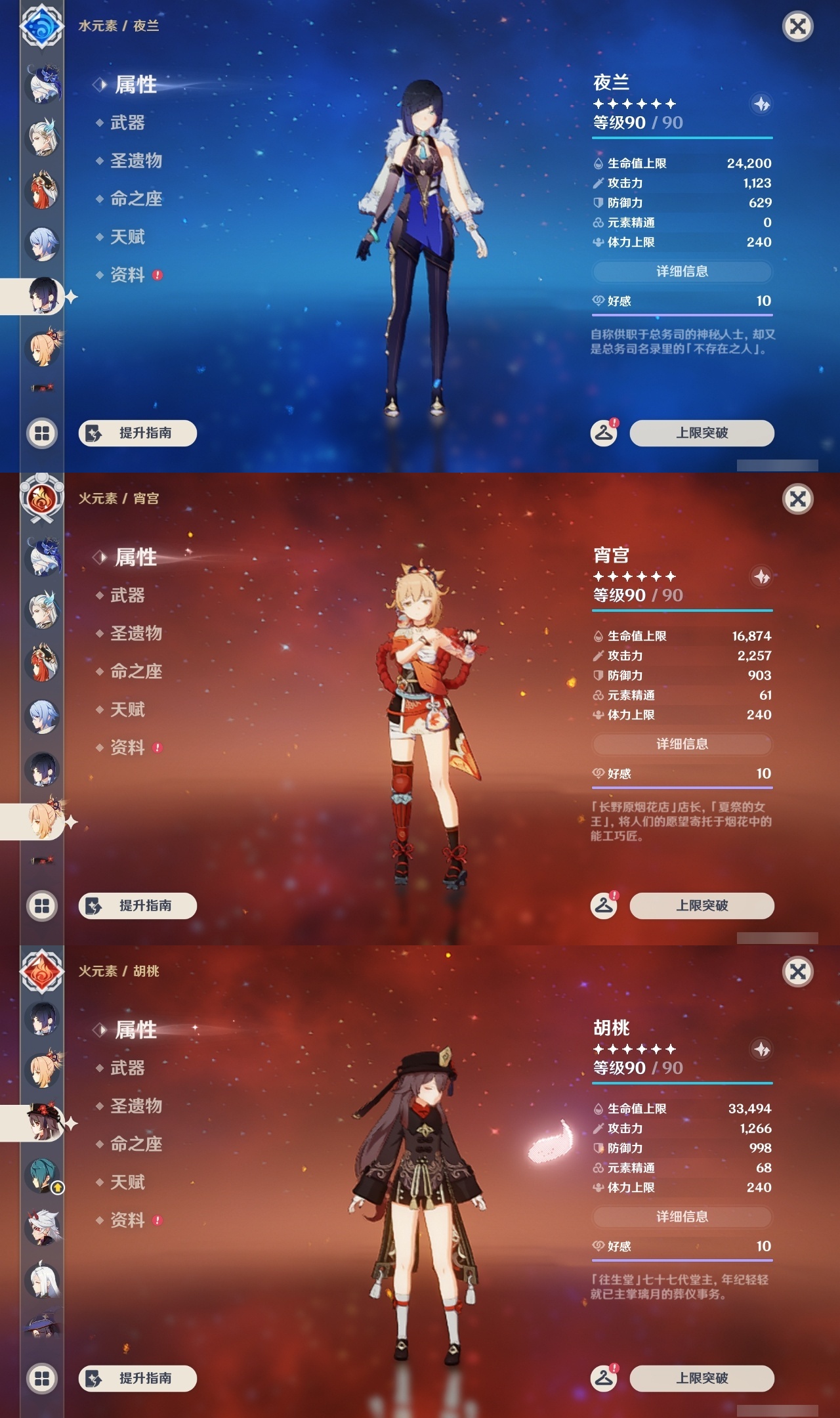Open the Hydro element emblem at top left

click(42, 26)
